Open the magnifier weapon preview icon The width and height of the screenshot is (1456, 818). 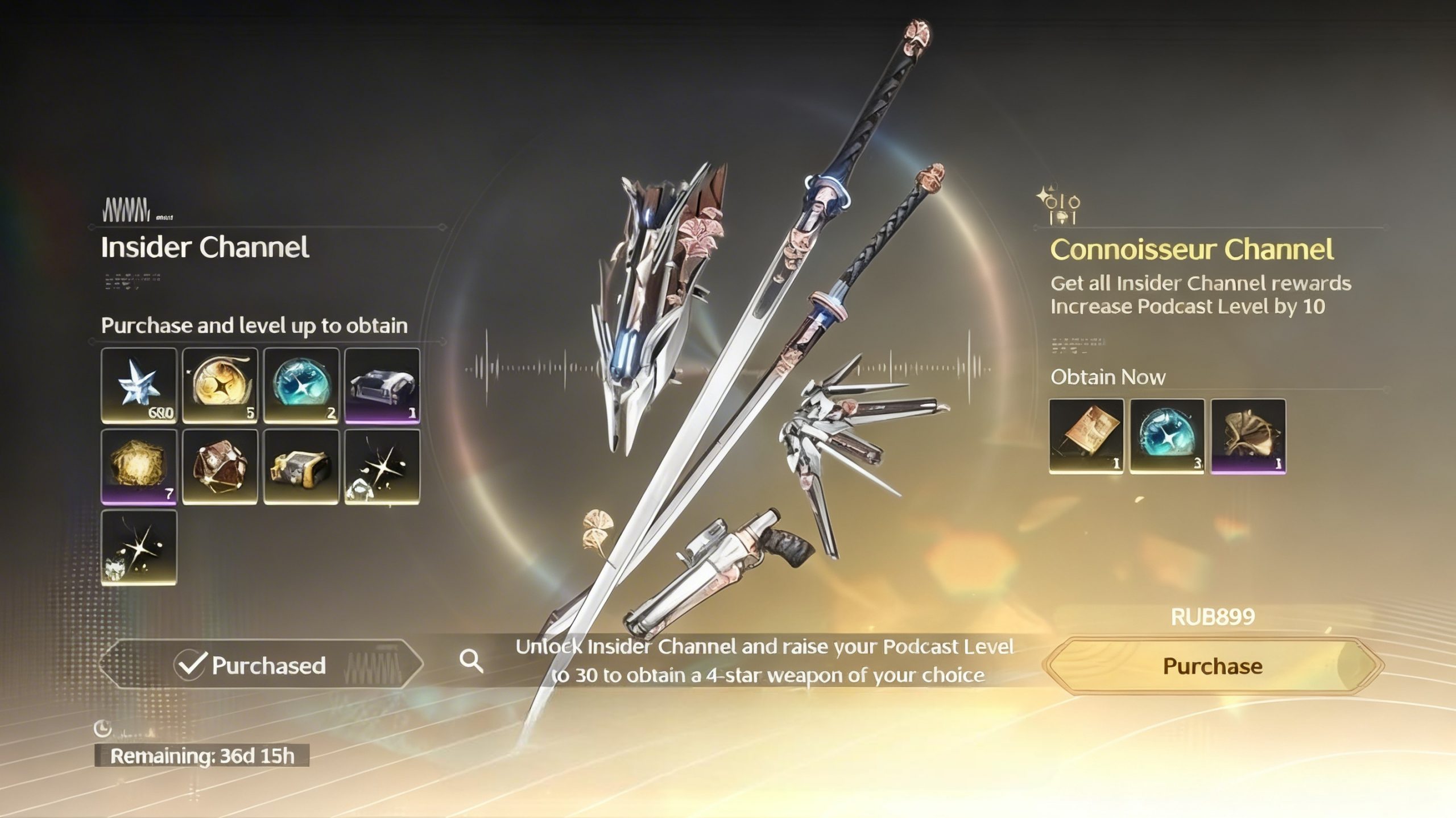point(471,661)
